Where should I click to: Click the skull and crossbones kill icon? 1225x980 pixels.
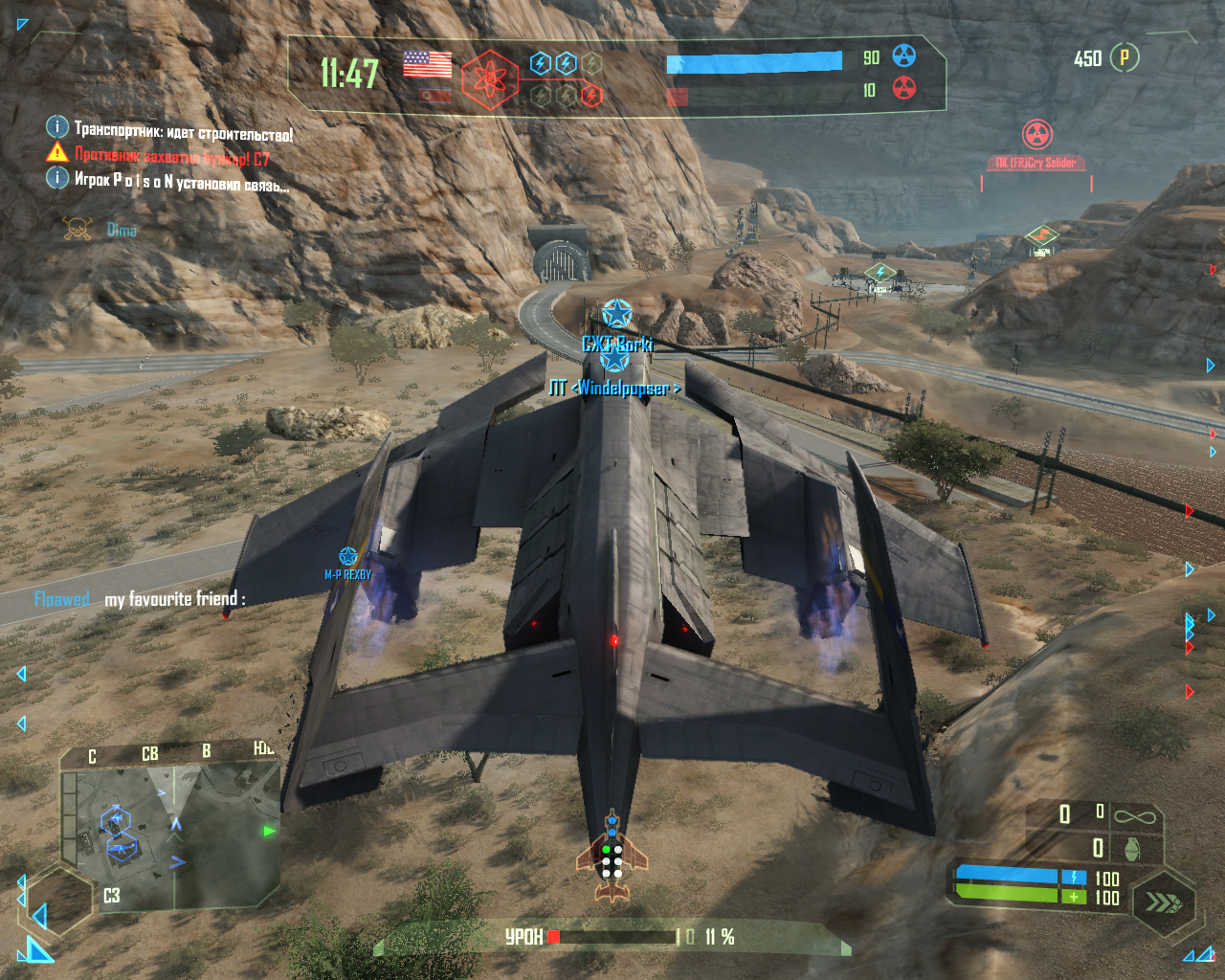78,230
